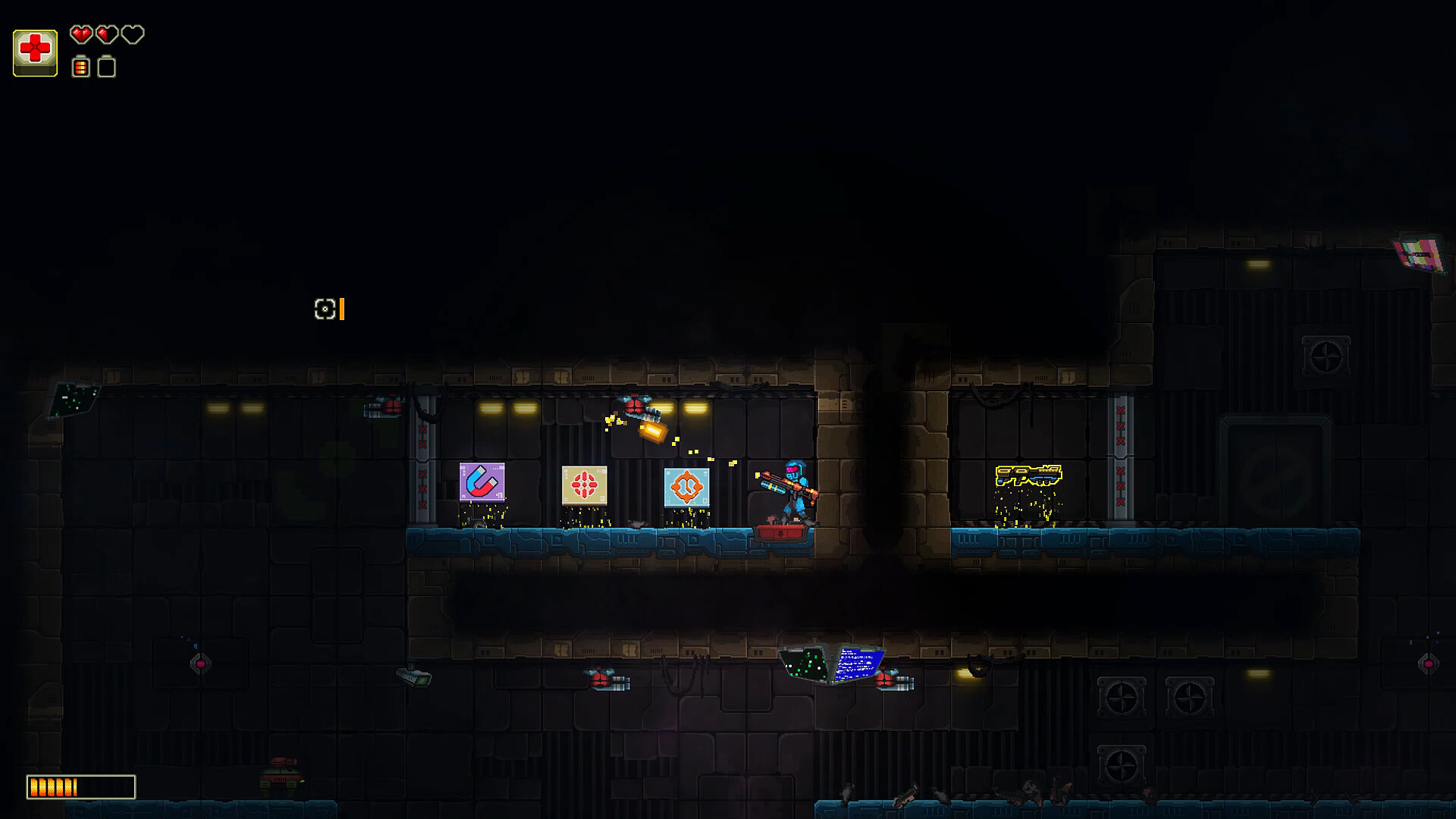Image resolution: width=1456 pixels, height=819 pixels.
Task: Click the orange aiming reticle
Action: [325, 309]
